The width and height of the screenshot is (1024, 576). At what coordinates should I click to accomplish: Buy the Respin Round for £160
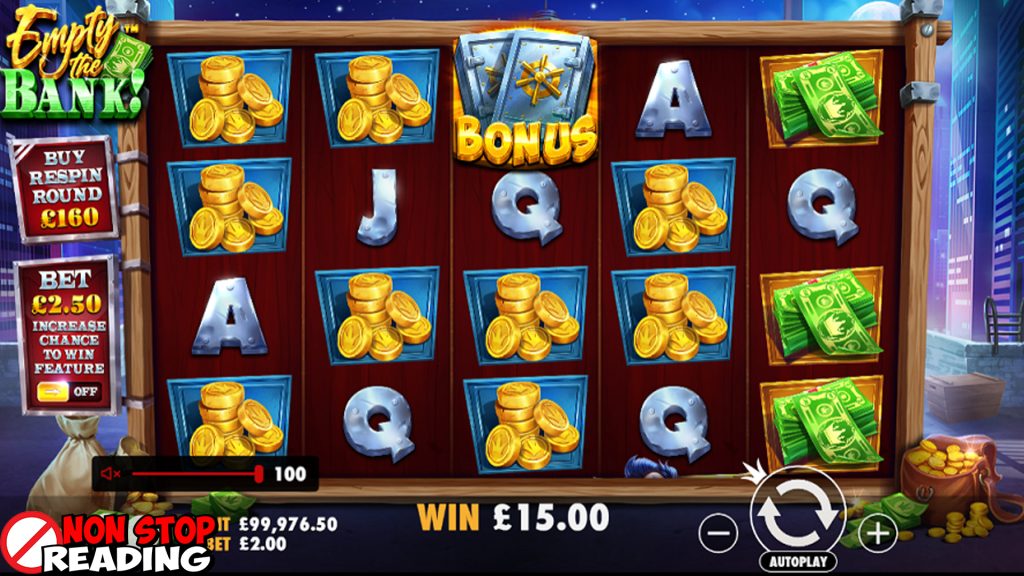click(x=61, y=188)
